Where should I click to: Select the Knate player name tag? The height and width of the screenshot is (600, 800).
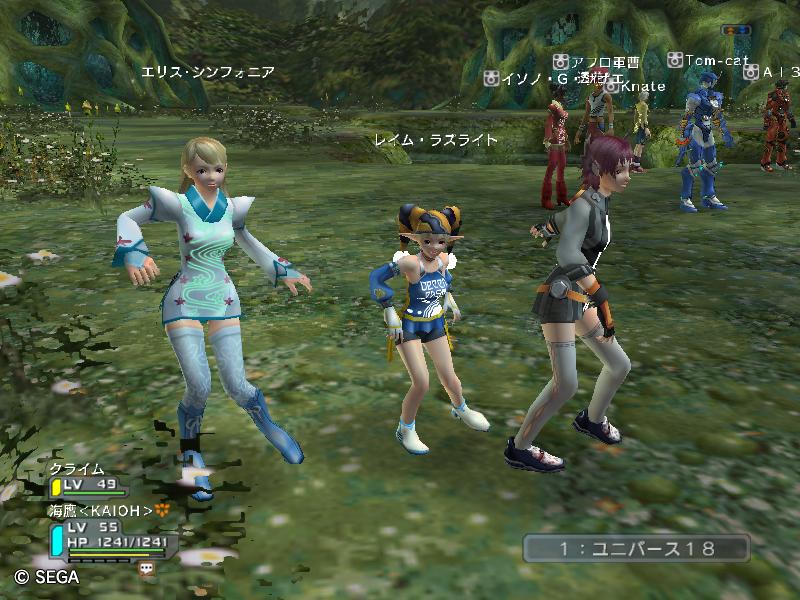click(636, 87)
